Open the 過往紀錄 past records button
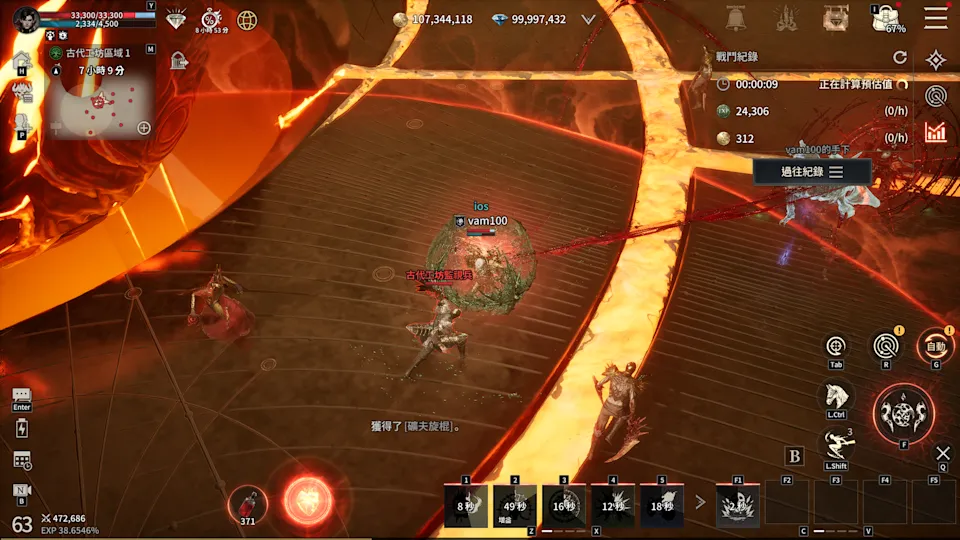 coord(811,172)
